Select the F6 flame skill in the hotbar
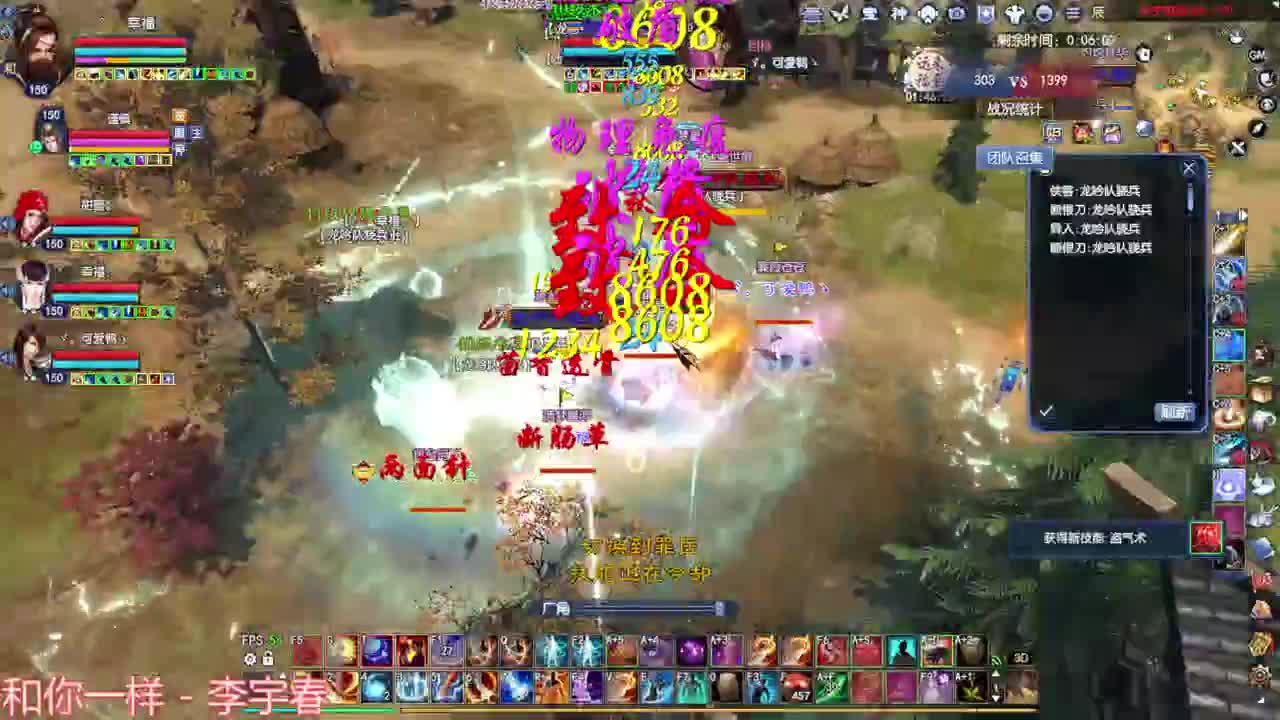Image resolution: width=1280 pixels, height=720 pixels. click(x=828, y=648)
